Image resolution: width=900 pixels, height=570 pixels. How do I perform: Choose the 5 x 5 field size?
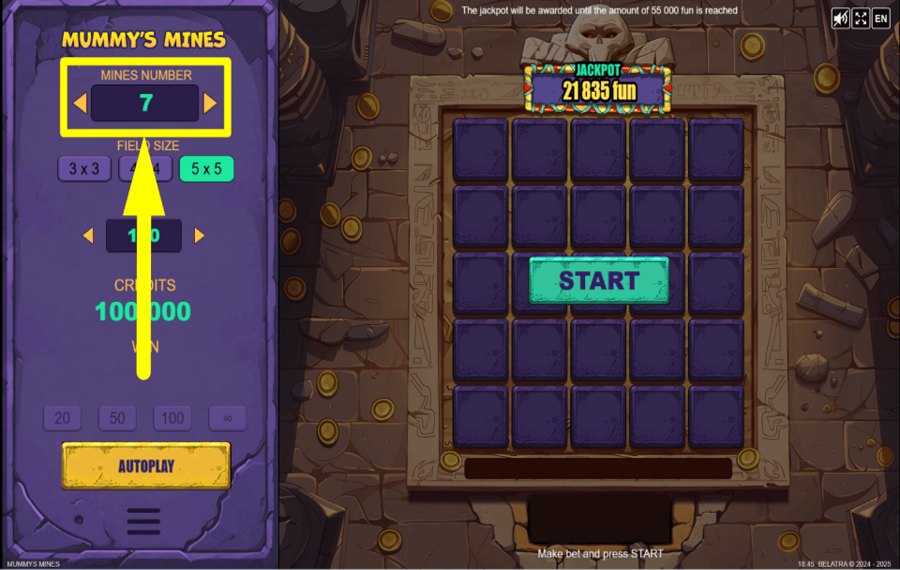[x=206, y=169]
